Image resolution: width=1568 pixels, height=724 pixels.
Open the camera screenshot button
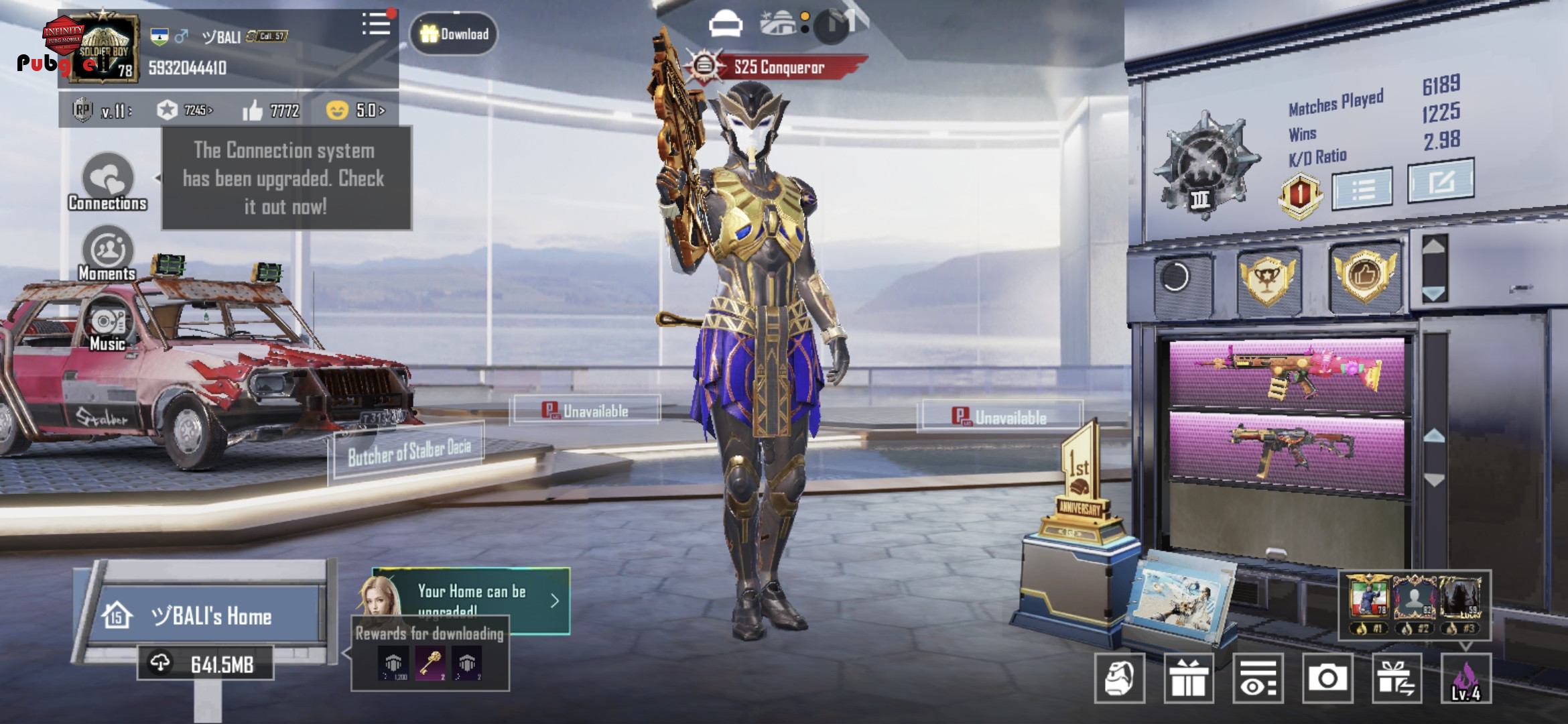pos(1327,678)
